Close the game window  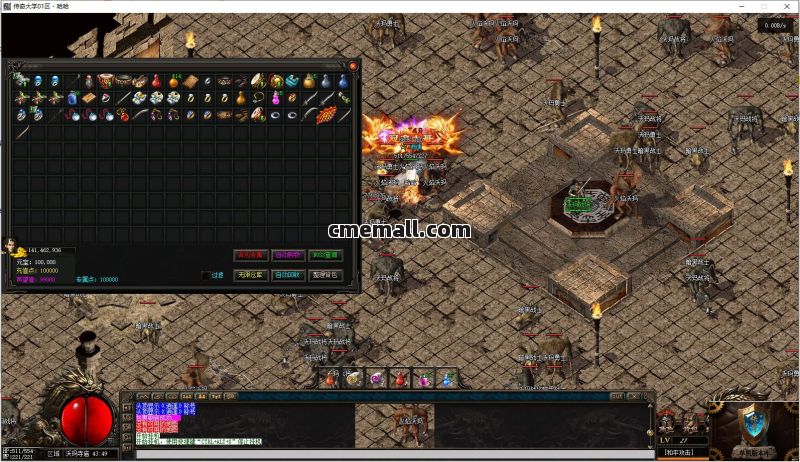[787, 7]
